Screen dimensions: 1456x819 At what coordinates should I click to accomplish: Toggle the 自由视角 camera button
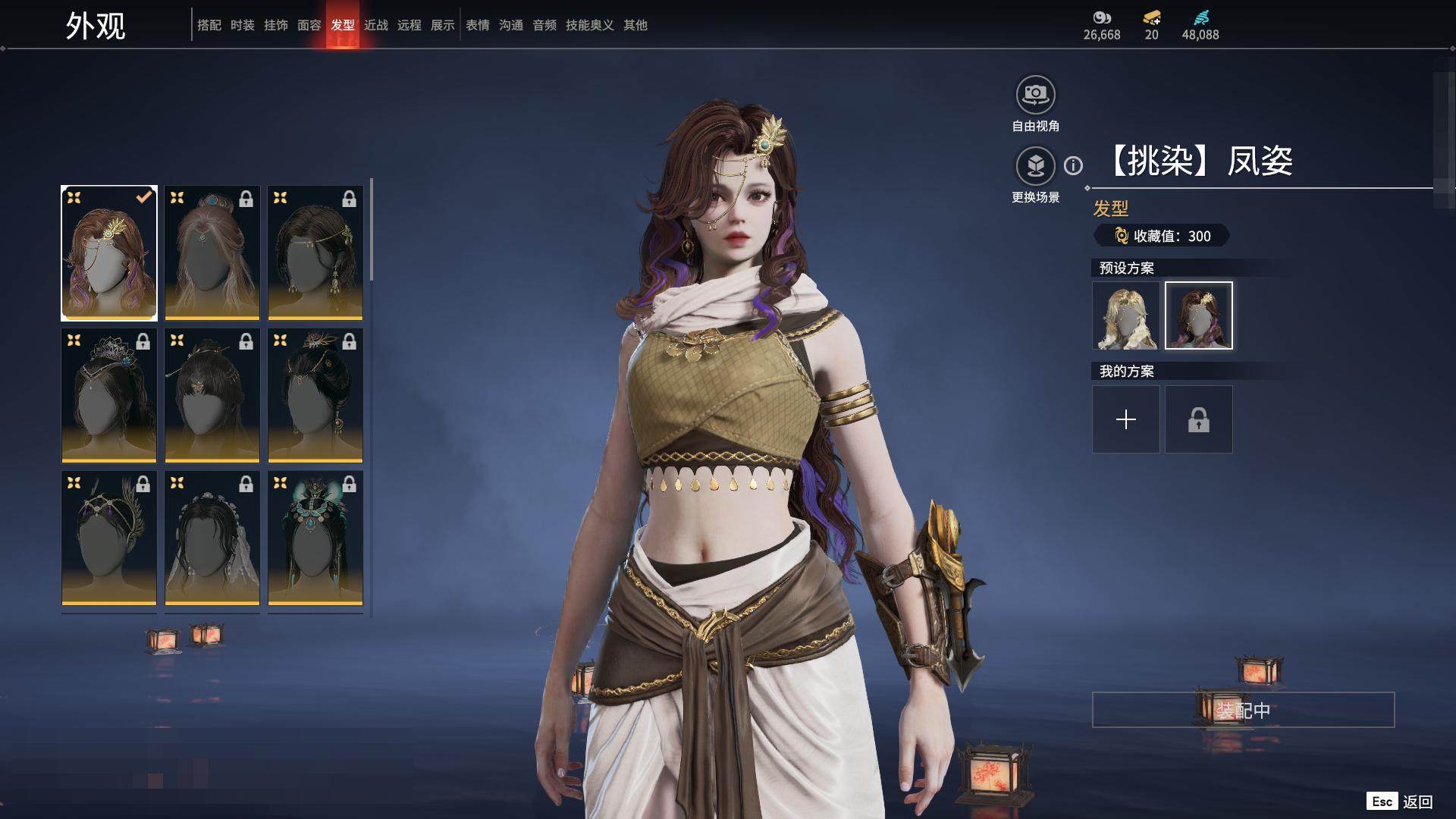click(1035, 95)
